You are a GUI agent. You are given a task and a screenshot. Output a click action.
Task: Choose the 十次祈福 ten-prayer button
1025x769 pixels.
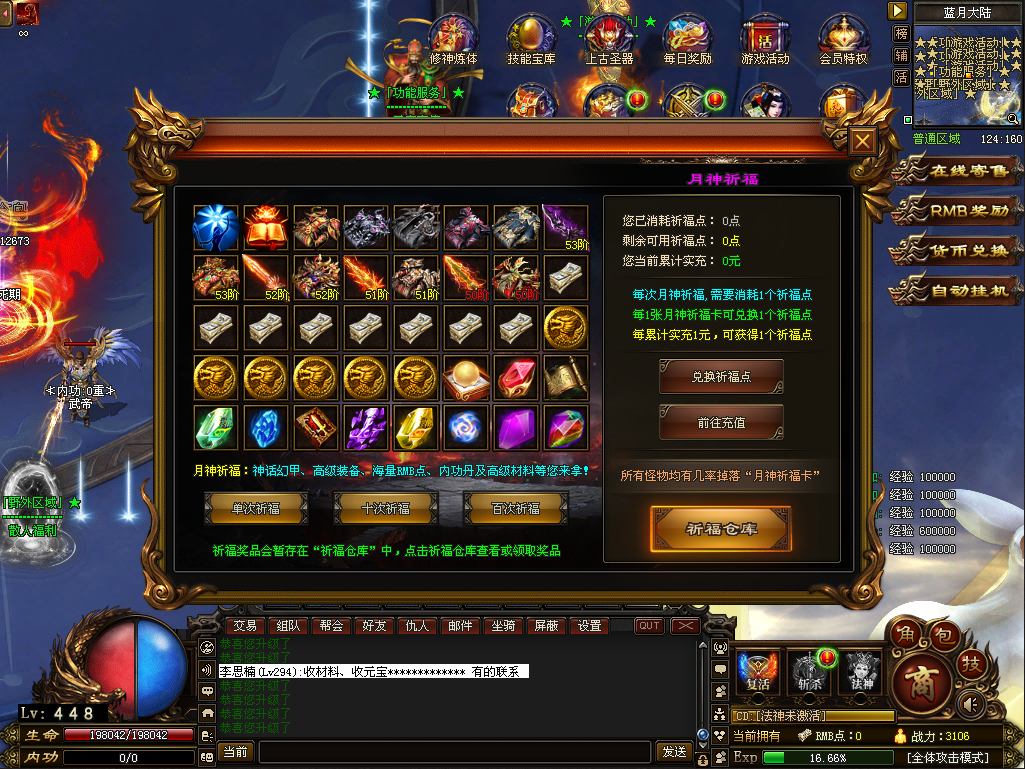click(386, 508)
